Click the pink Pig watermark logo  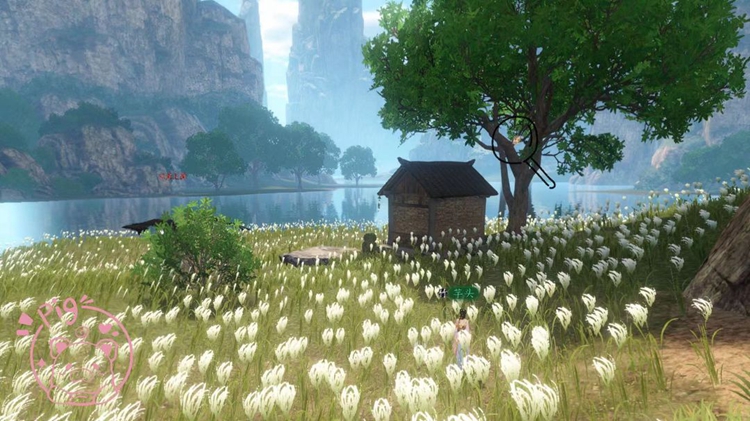coord(78,350)
